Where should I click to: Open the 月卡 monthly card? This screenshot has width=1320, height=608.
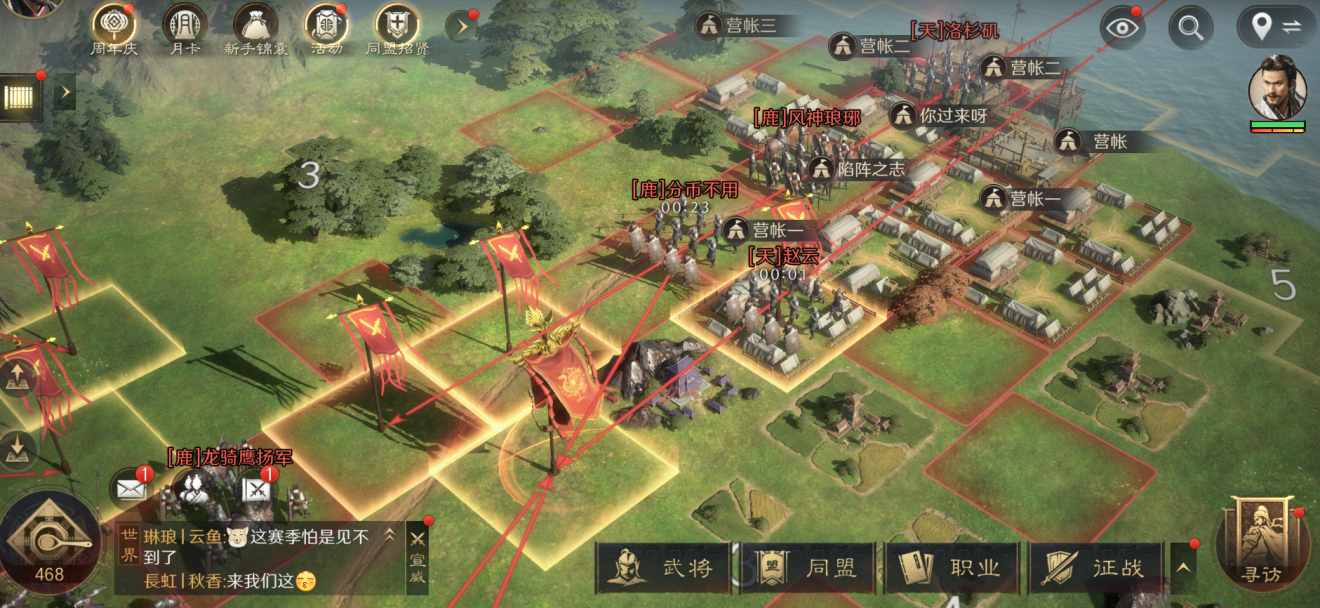pyautogui.click(x=184, y=25)
